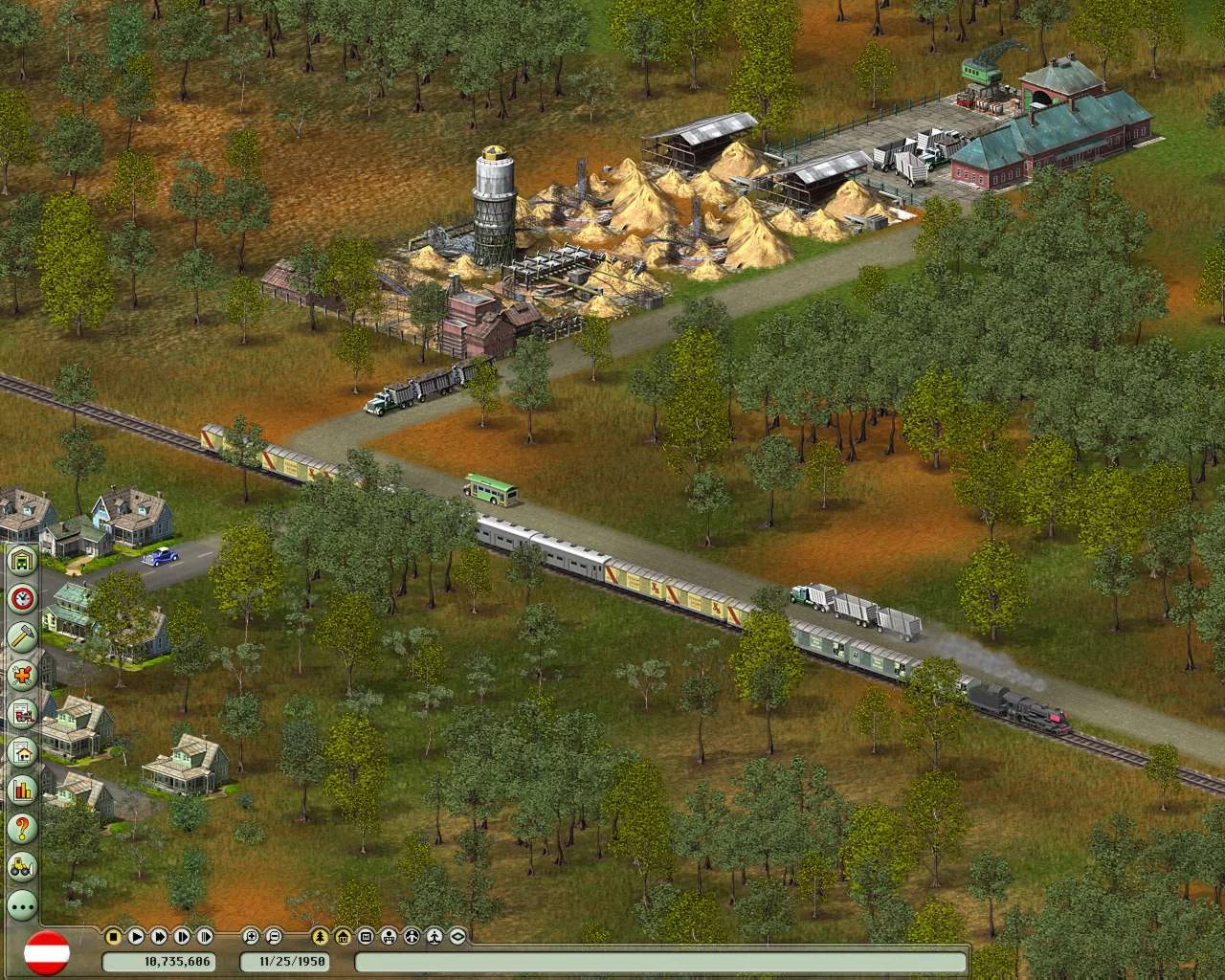Open the minimap grid overlay

(x=365, y=936)
